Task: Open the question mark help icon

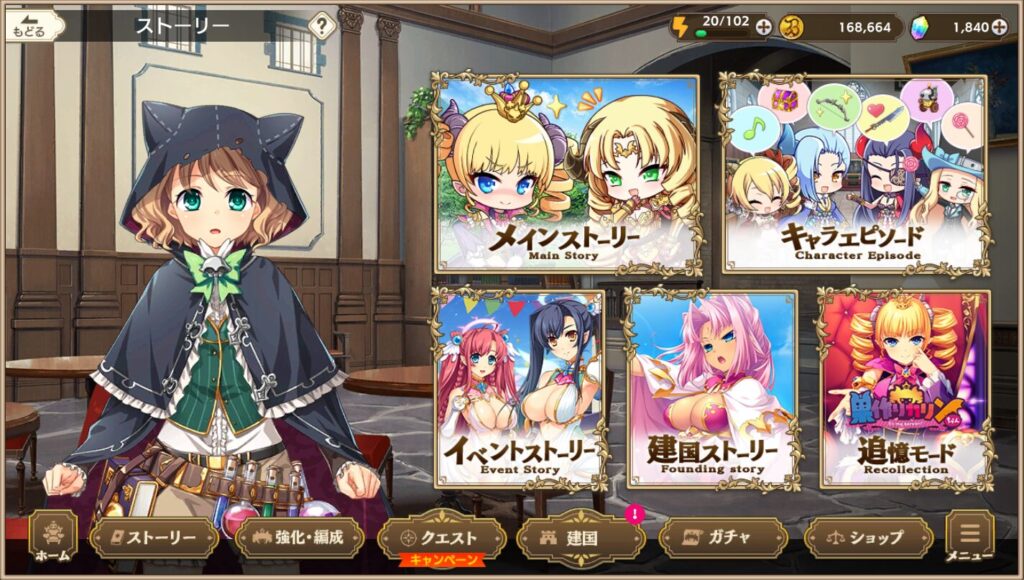Action: [x=321, y=27]
